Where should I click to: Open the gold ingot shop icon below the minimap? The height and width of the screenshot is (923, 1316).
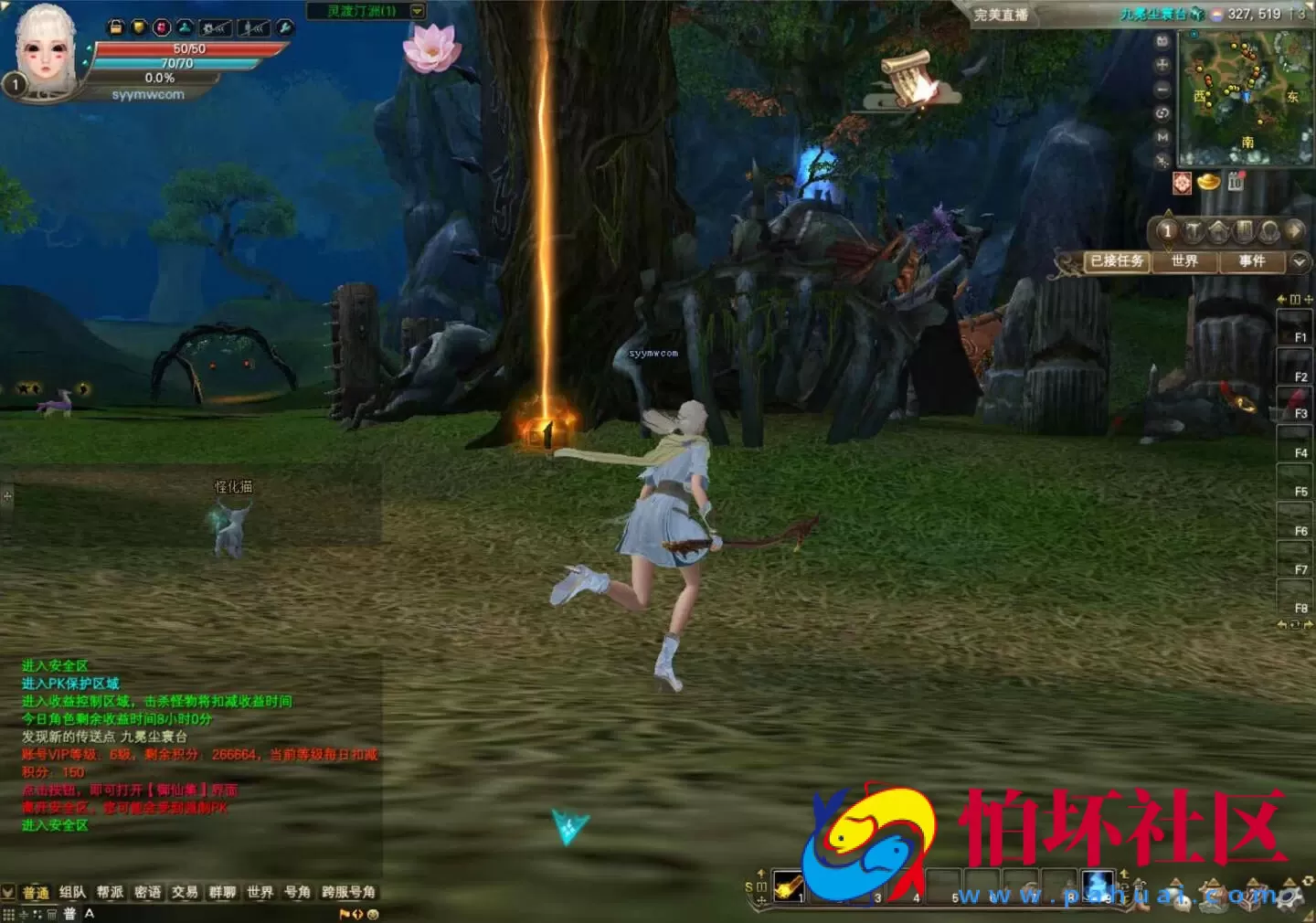pos(1208,182)
